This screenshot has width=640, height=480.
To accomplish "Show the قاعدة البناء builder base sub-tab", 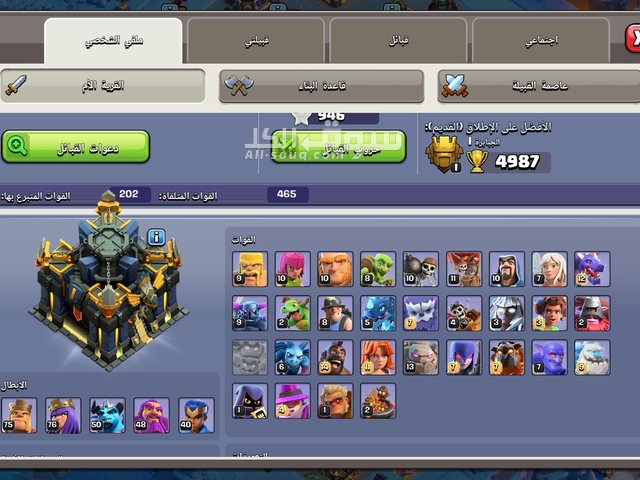I will pos(322,86).
